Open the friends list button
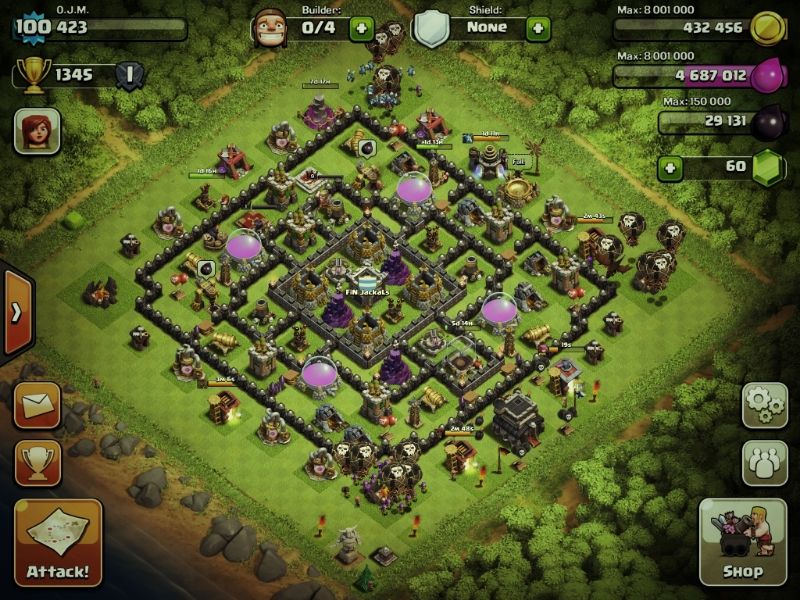The height and width of the screenshot is (600, 800). pyautogui.click(x=764, y=462)
